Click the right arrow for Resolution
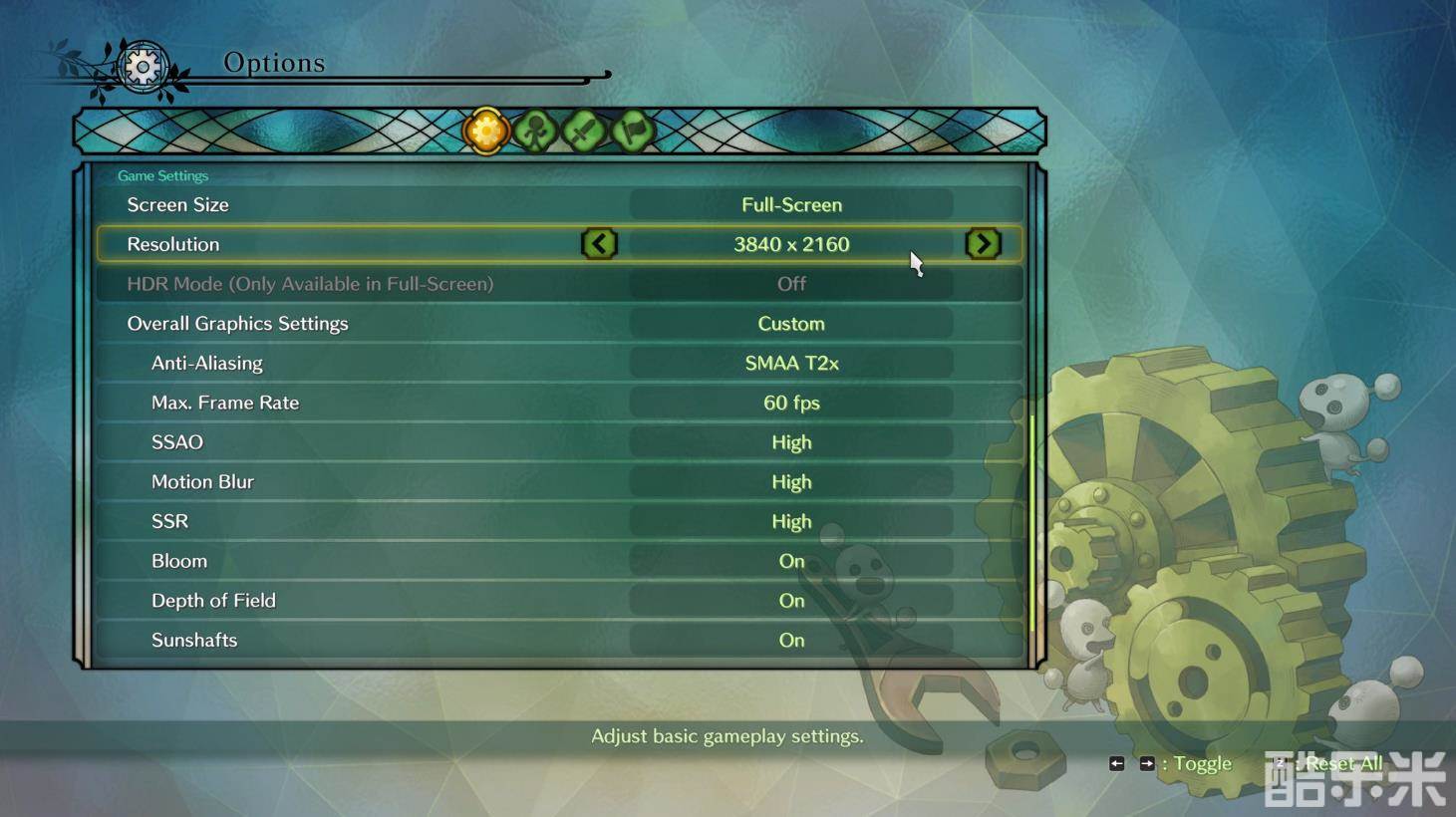Viewport: 1456px width, 817px height. click(x=983, y=244)
